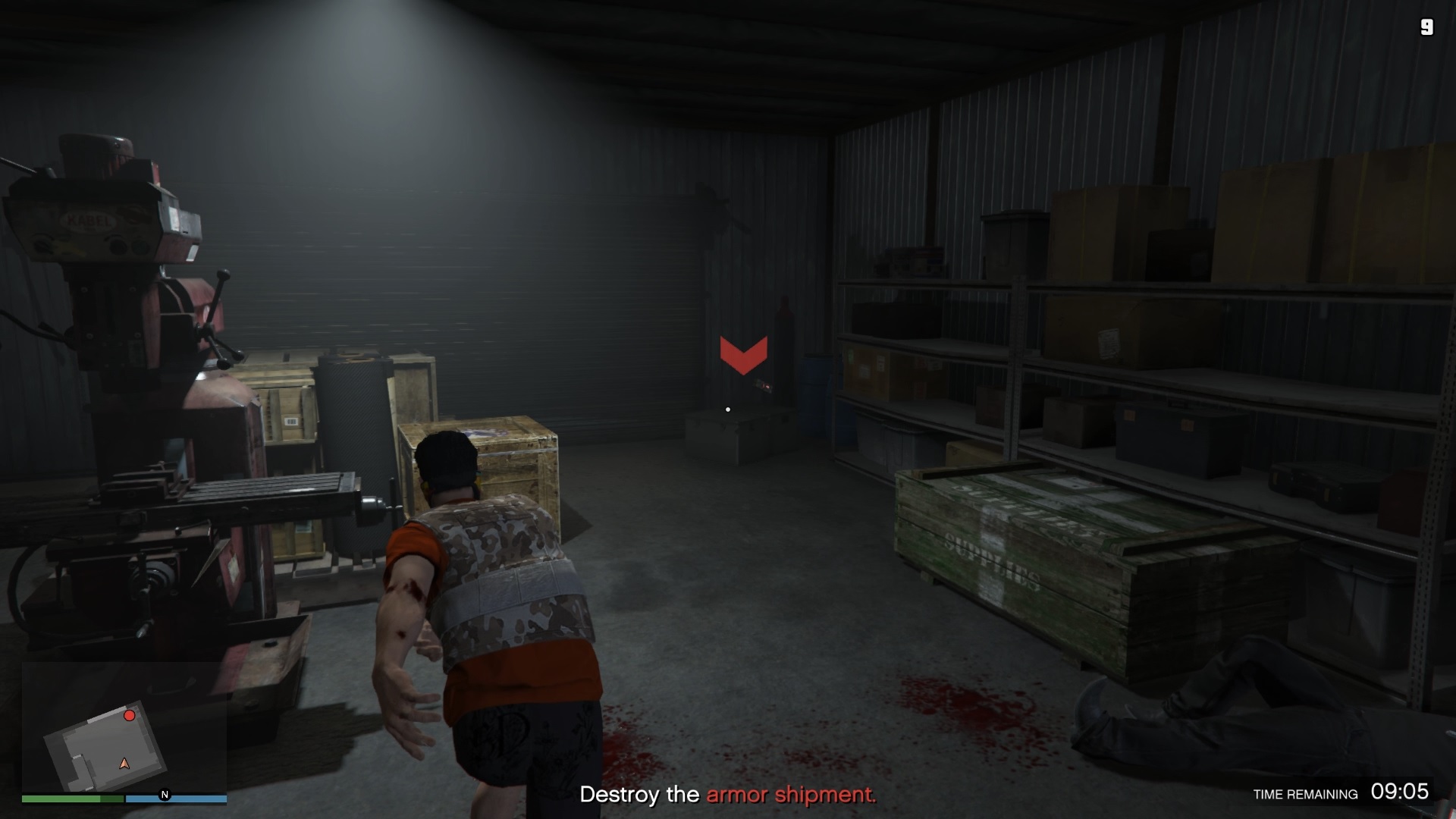1456x819 pixels.
Task: Click the white crosshair reticle dot
Action: [x=727, y=409]
